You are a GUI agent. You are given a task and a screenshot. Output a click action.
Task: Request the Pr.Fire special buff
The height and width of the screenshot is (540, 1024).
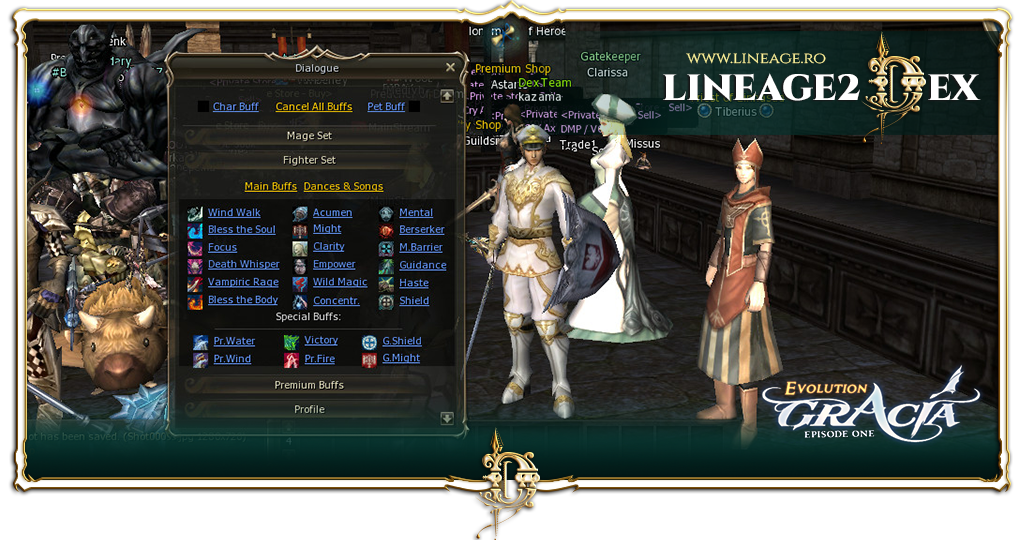[320, 359]
